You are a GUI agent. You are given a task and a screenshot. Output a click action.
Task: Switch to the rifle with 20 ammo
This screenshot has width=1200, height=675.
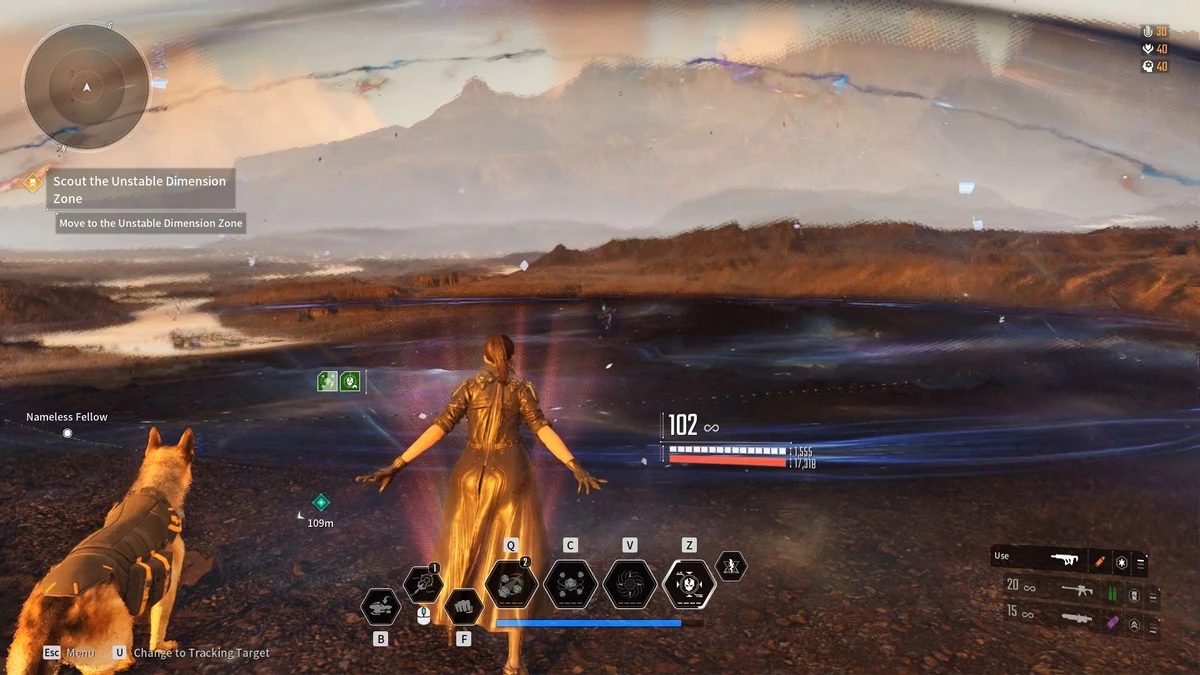1077,590
